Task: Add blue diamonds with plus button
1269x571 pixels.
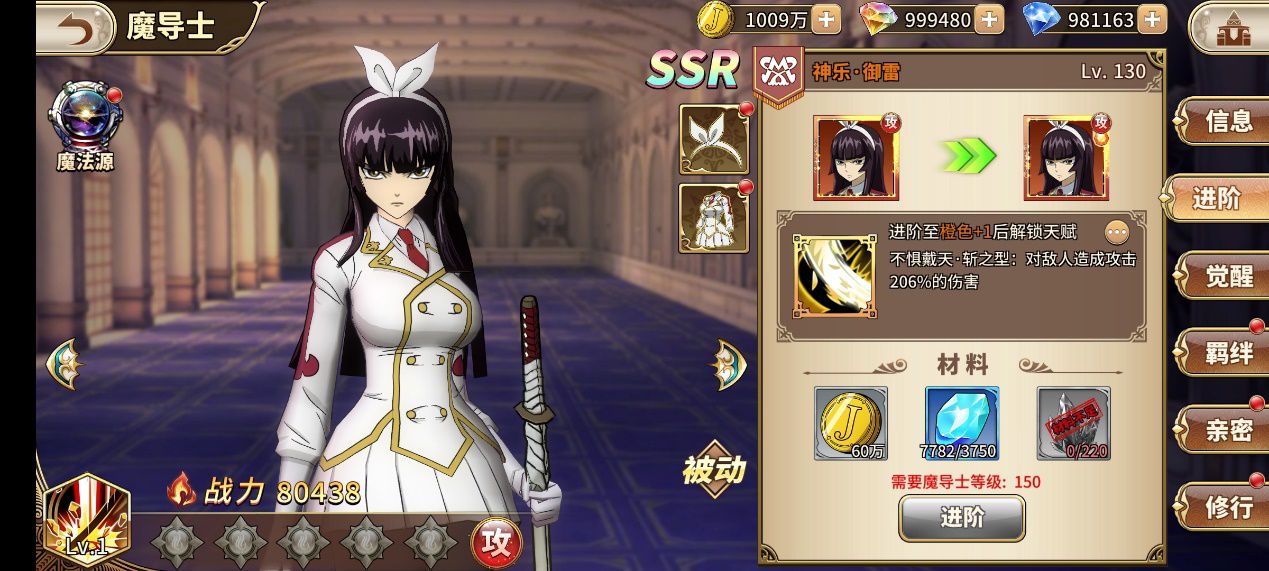Action: pyautogui.click(x=1152, y=19)
